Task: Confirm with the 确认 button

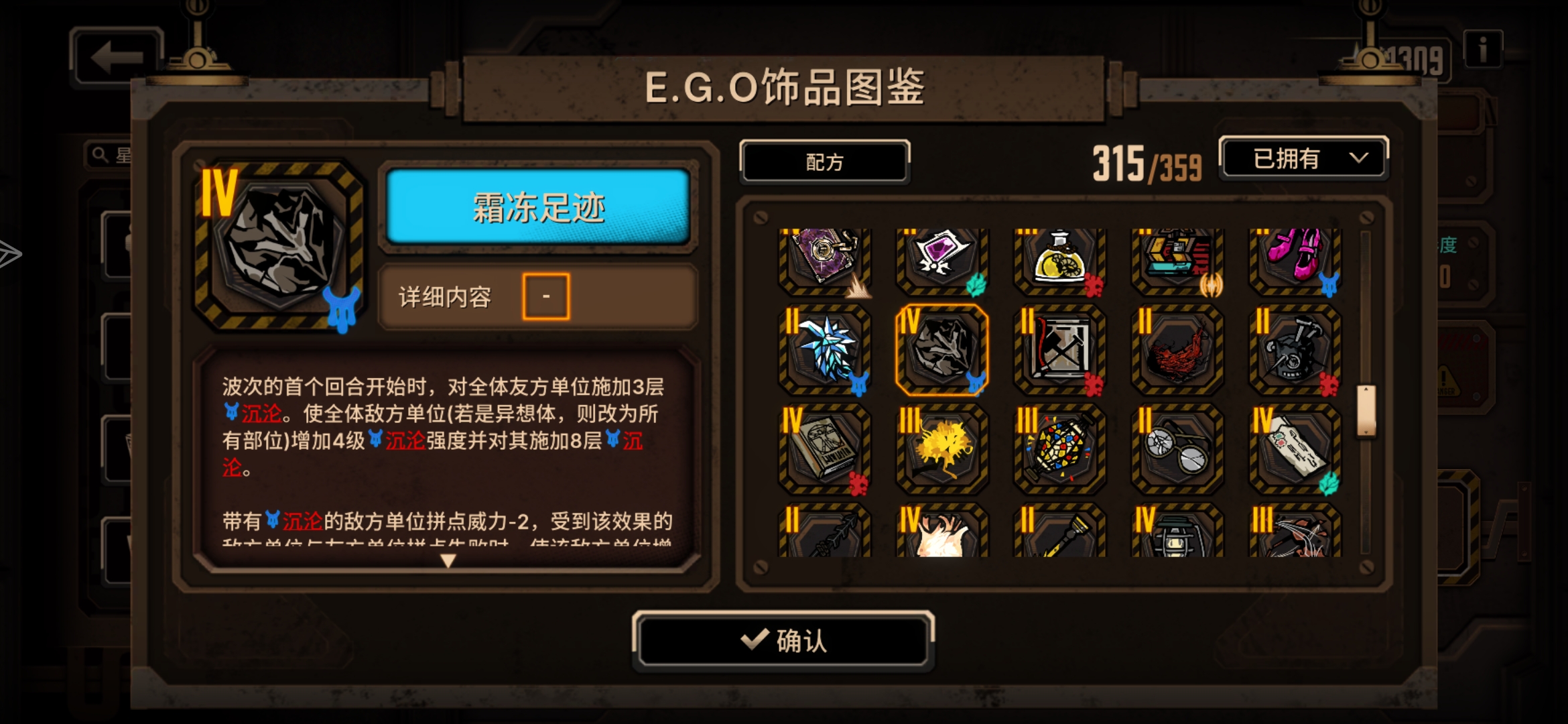Action: pyautogui.click(x=784, y=642)
